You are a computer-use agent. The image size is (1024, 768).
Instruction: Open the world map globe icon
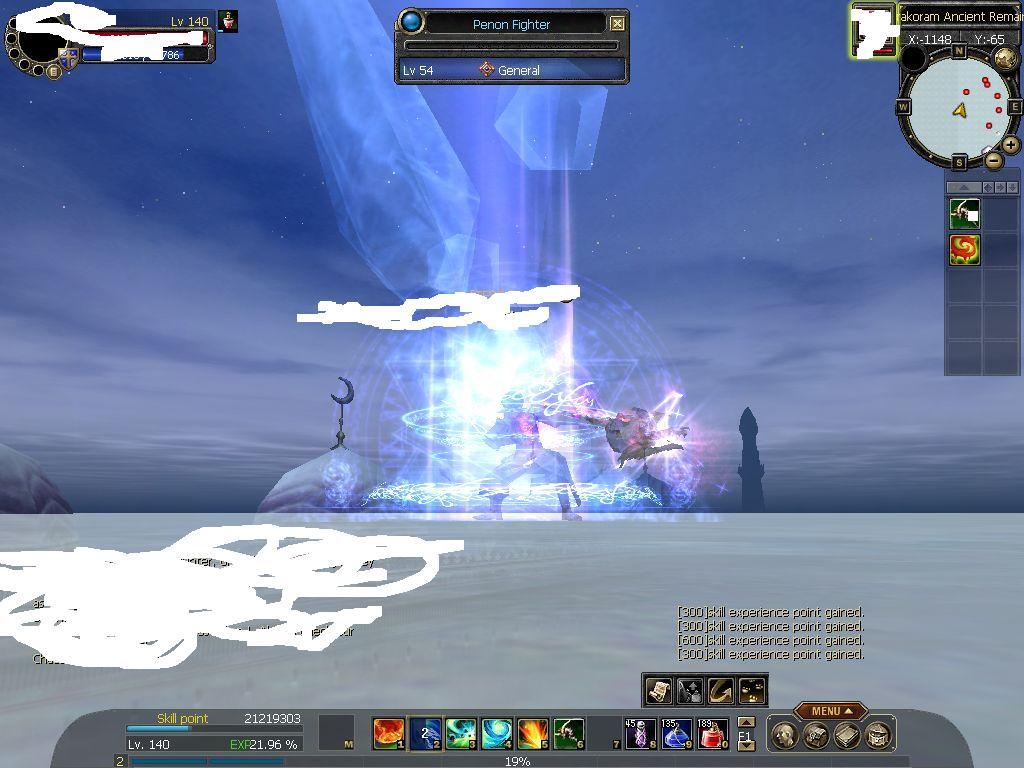tap(1005, 57)
